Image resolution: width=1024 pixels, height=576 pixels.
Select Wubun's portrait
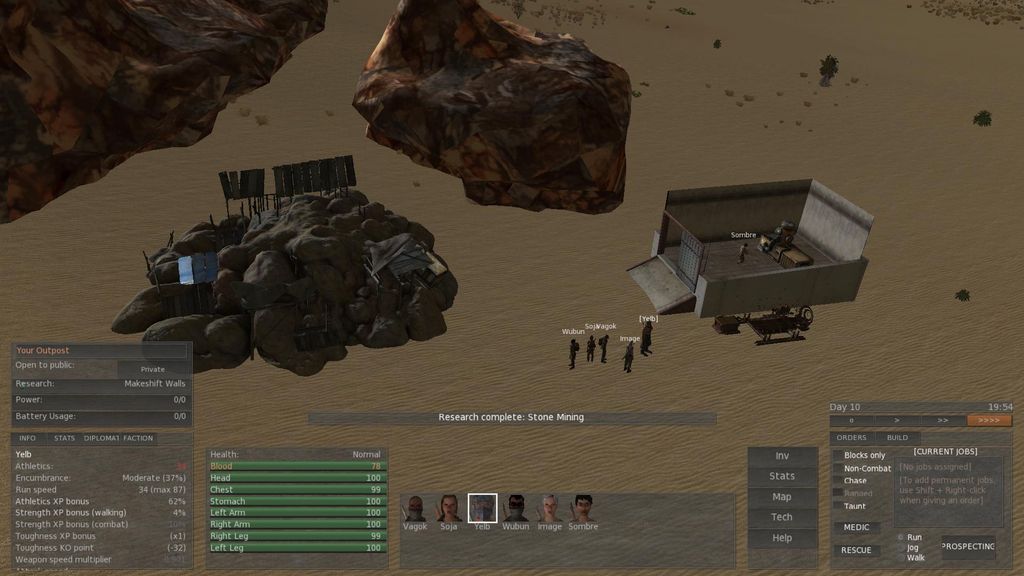coord(516,508)
